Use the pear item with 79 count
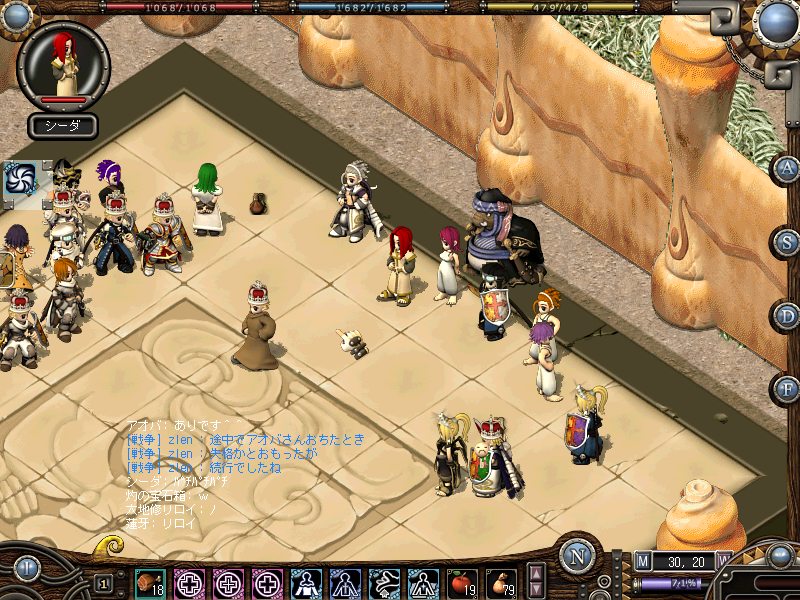The width and height of the screenshot is (800, 600). pyautogui.click(x=501, y=582)
